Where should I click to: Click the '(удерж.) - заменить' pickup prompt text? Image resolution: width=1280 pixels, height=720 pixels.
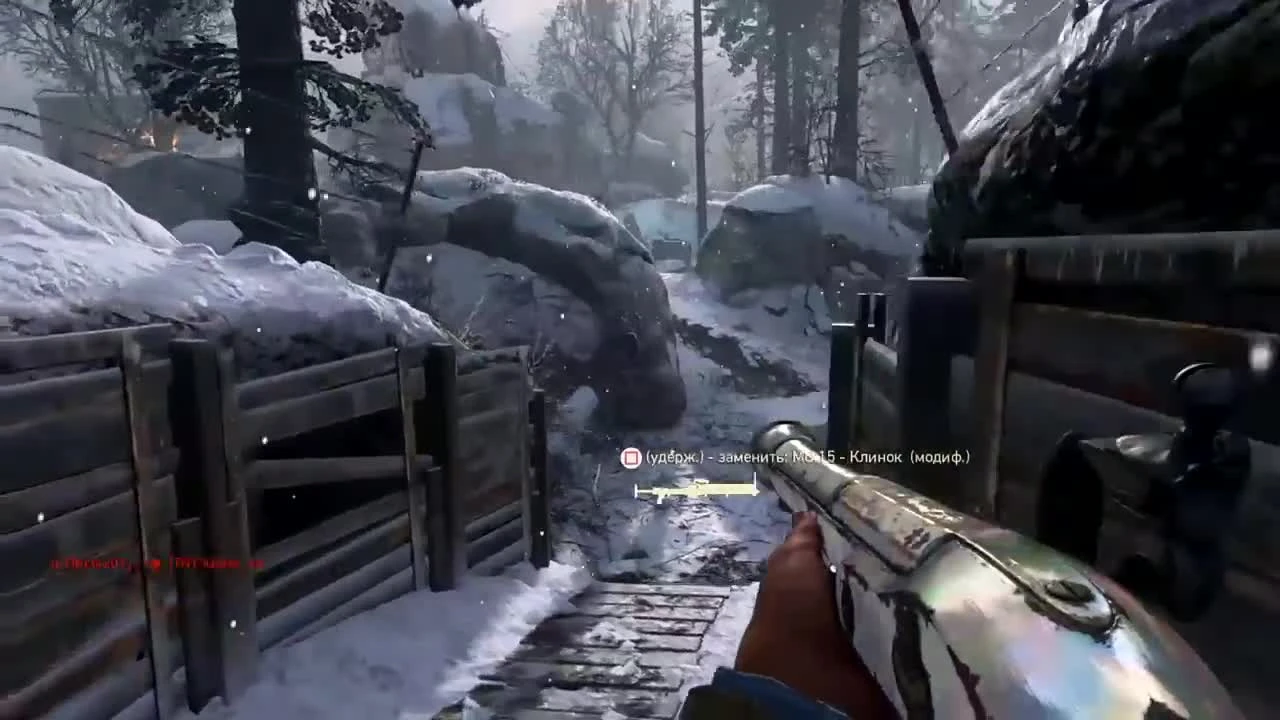click(x=702, y=458)
